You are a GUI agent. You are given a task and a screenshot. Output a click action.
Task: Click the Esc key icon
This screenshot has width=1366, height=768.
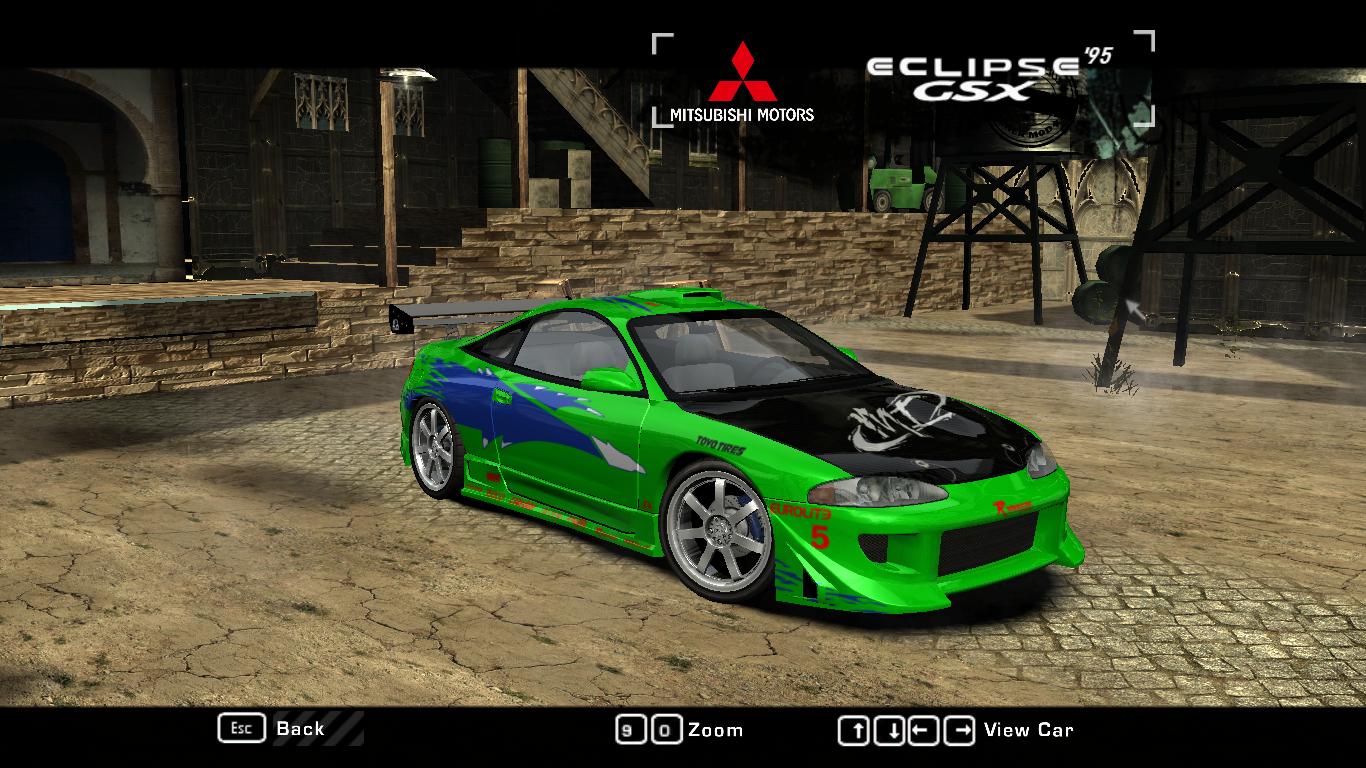240,729
